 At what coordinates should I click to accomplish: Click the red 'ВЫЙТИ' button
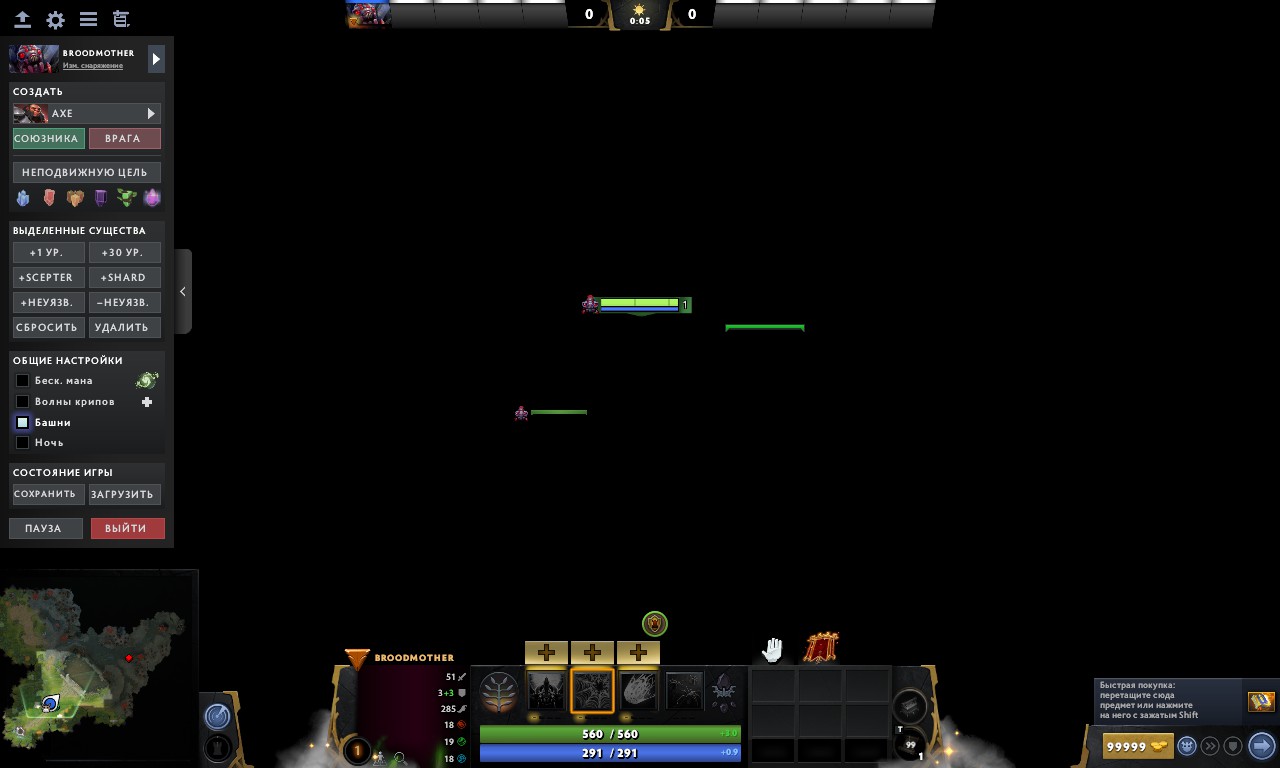click(x=127, y=528)
